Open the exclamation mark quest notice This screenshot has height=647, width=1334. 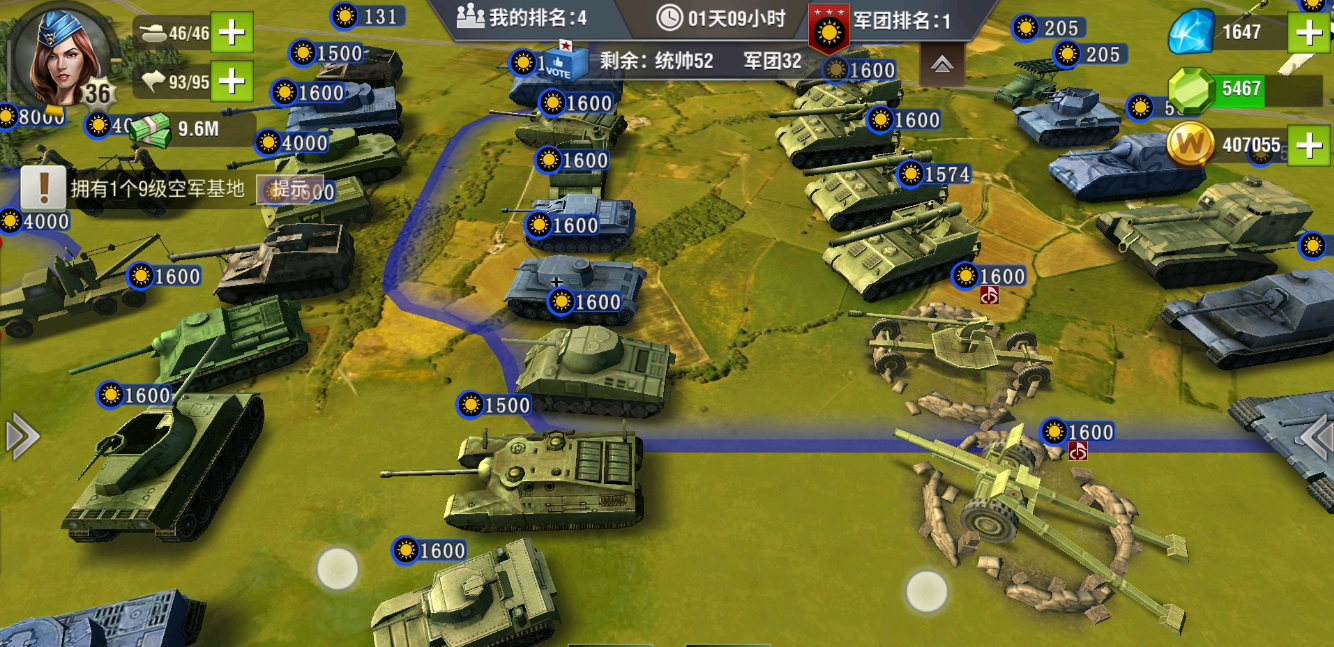43,188
